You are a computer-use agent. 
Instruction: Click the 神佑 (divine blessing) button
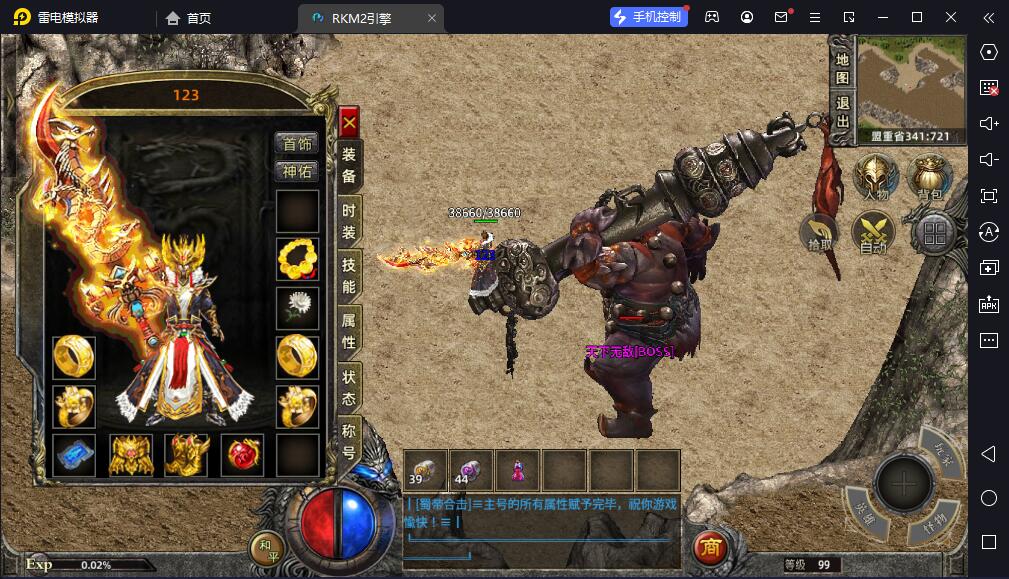297,171
